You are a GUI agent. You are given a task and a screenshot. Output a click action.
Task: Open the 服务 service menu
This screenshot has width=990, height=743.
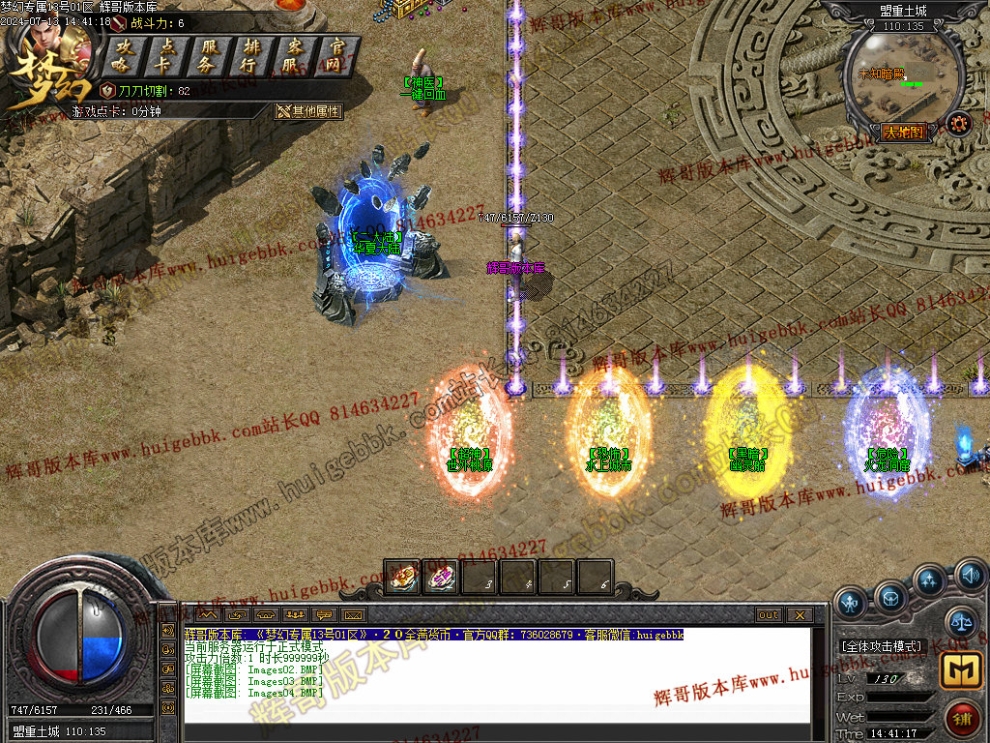point(209,55)
